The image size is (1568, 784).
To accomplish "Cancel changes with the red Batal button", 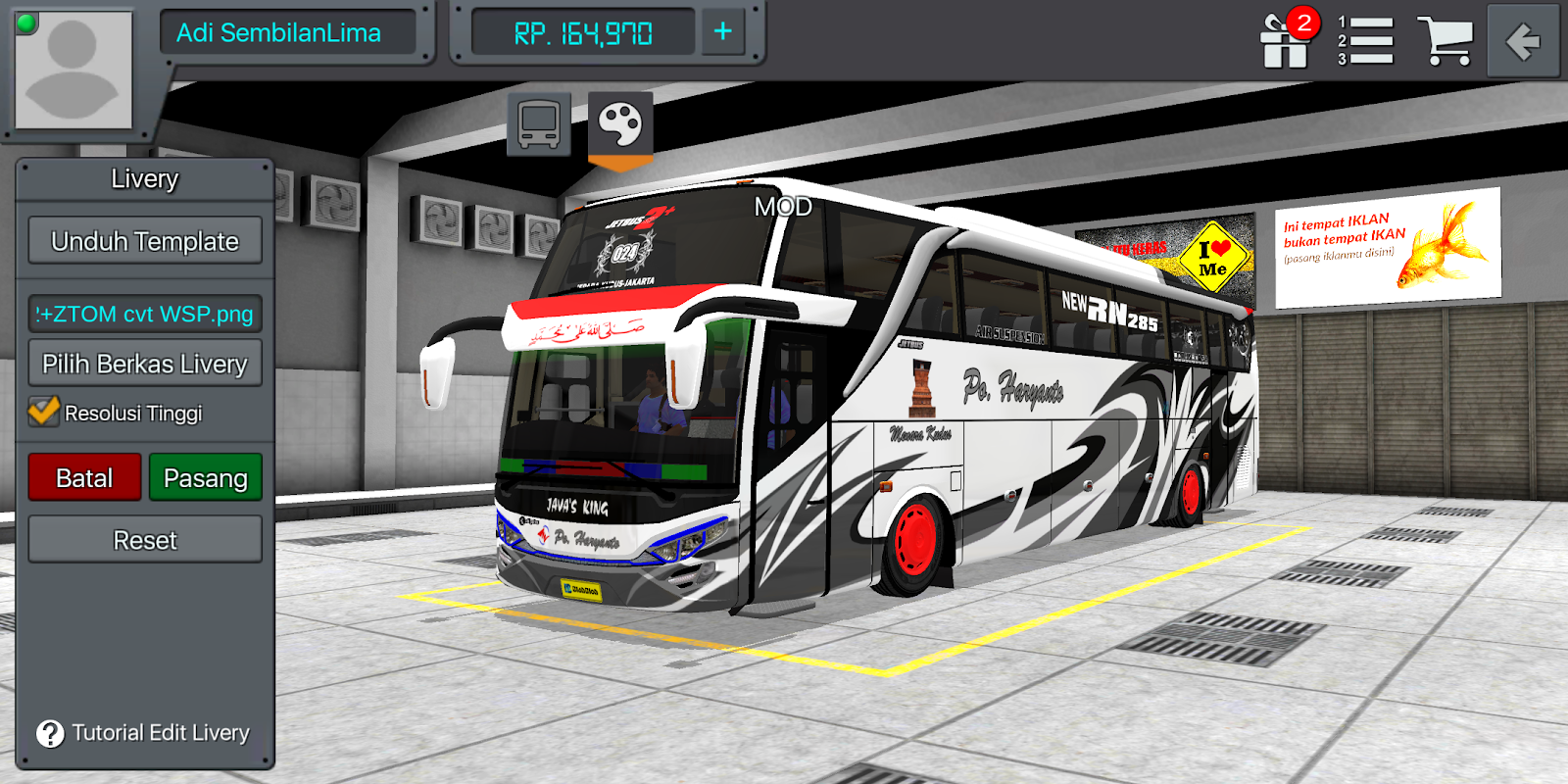I will pos(83,477).
